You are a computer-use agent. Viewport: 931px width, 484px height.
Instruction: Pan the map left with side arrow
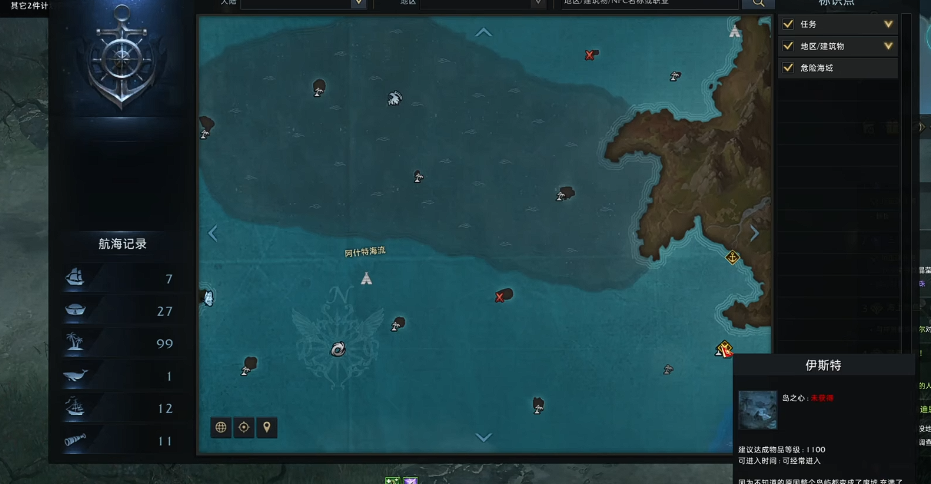tap(212, 233)
